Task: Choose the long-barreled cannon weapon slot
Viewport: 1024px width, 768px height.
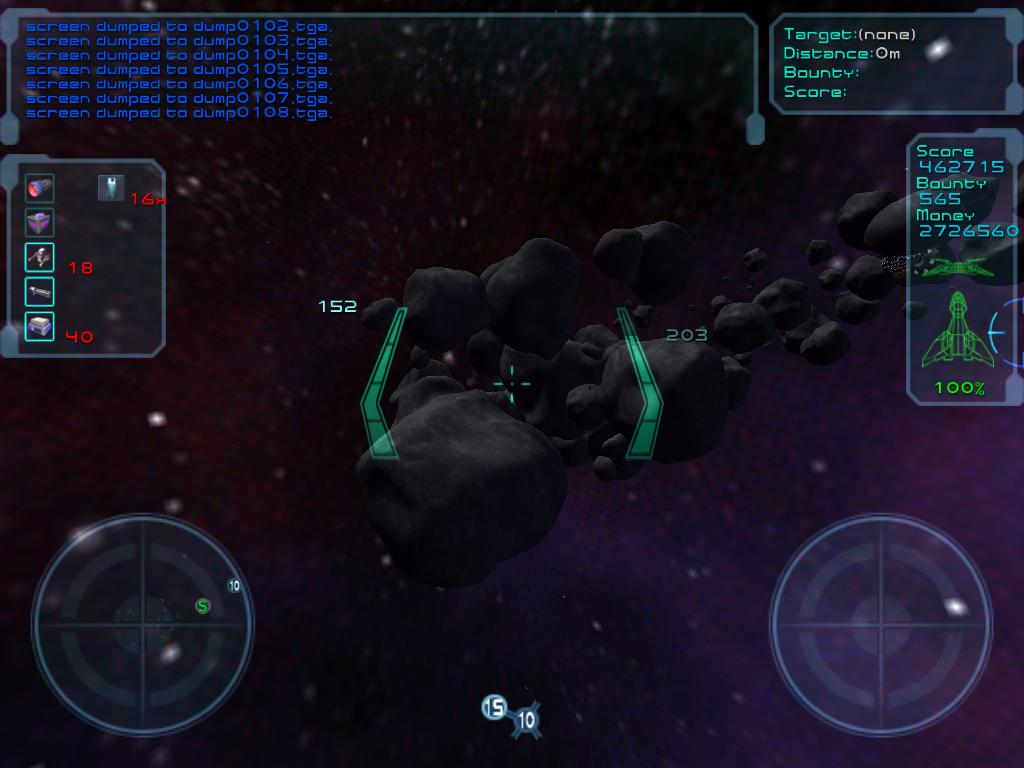Action: click(x=39, y=292)
